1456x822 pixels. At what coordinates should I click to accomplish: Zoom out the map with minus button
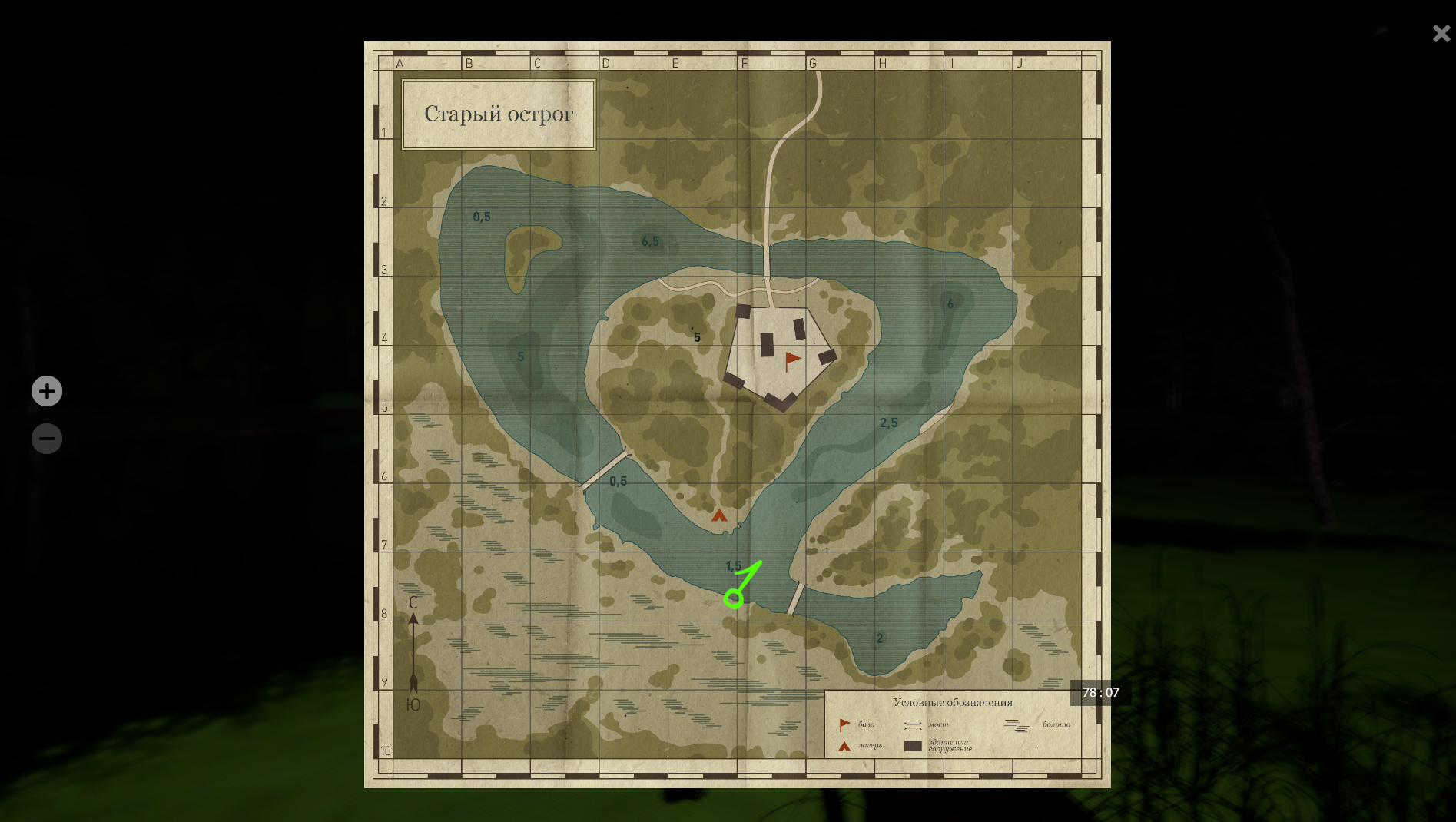[47, 439]
